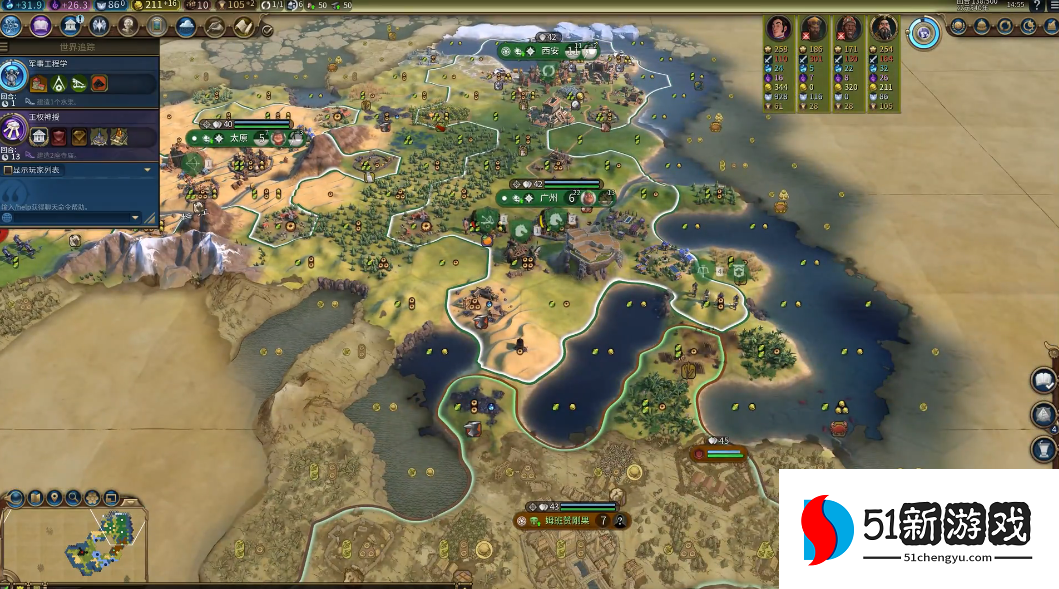Viewport: 1059px width, 589px height.
Task: Open the 西安 city banner
Action: (549, 50)
